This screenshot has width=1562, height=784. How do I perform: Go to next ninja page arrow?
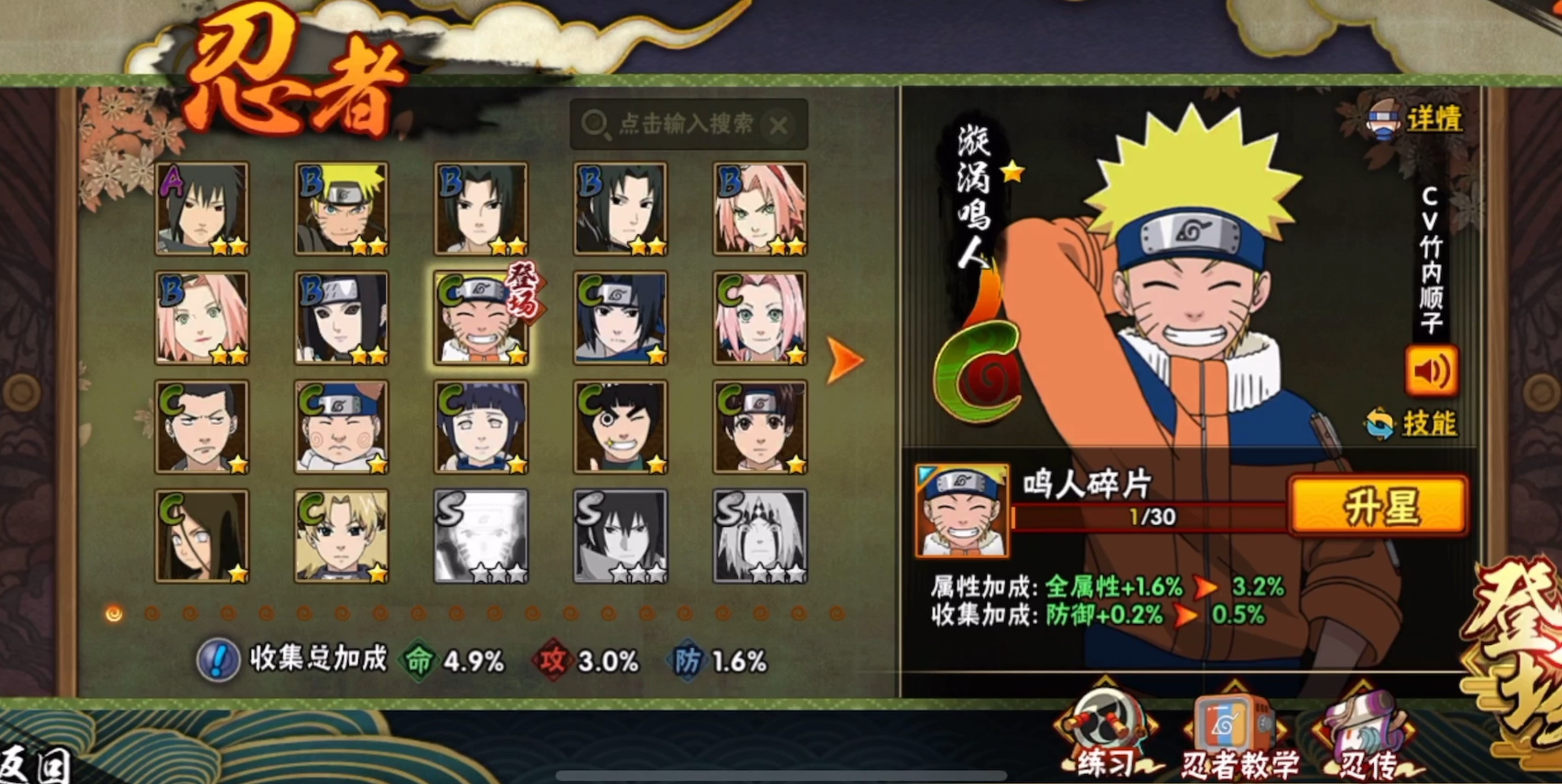click(845, 360)
